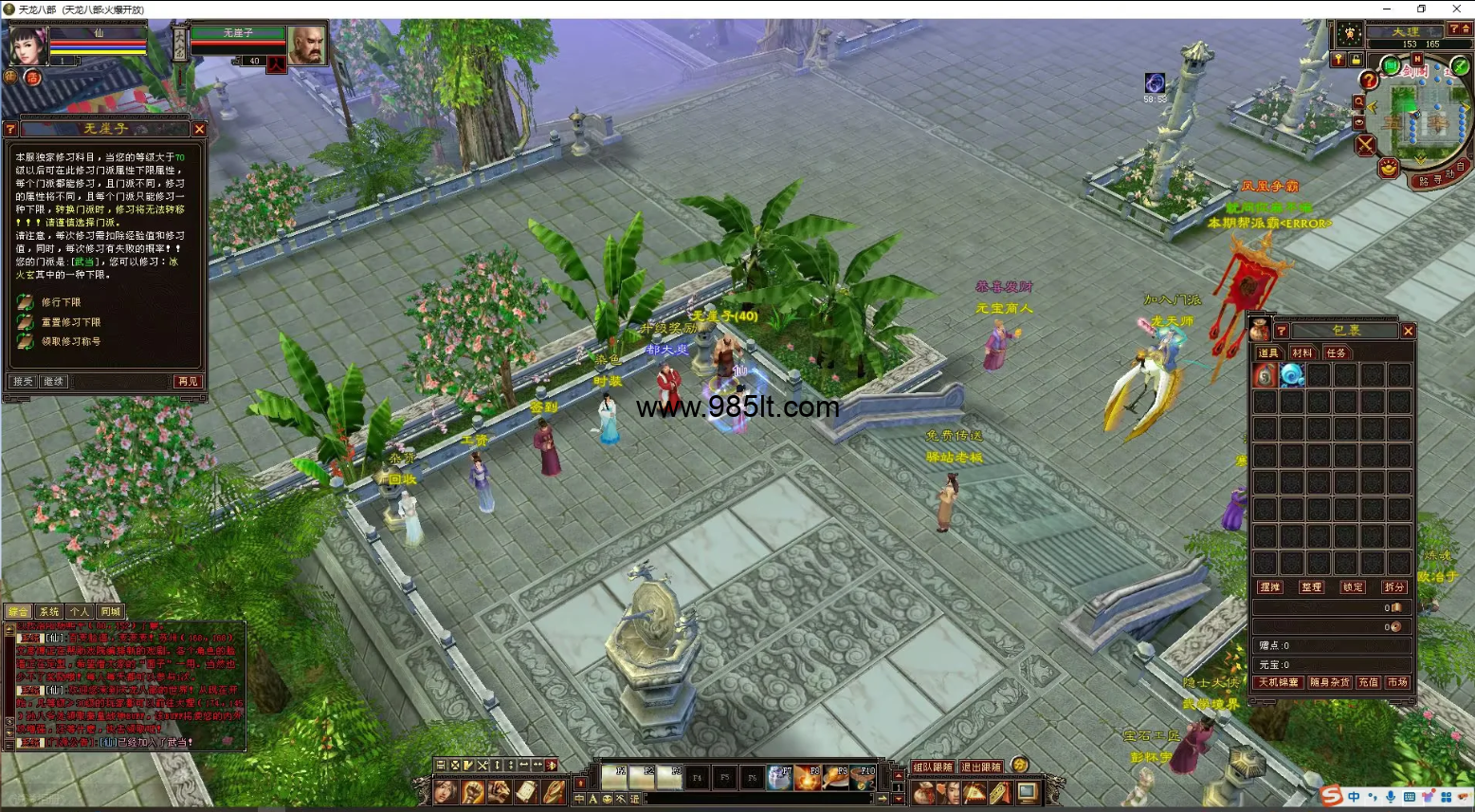
Task: Maximize the game window
Action: 1421,9
